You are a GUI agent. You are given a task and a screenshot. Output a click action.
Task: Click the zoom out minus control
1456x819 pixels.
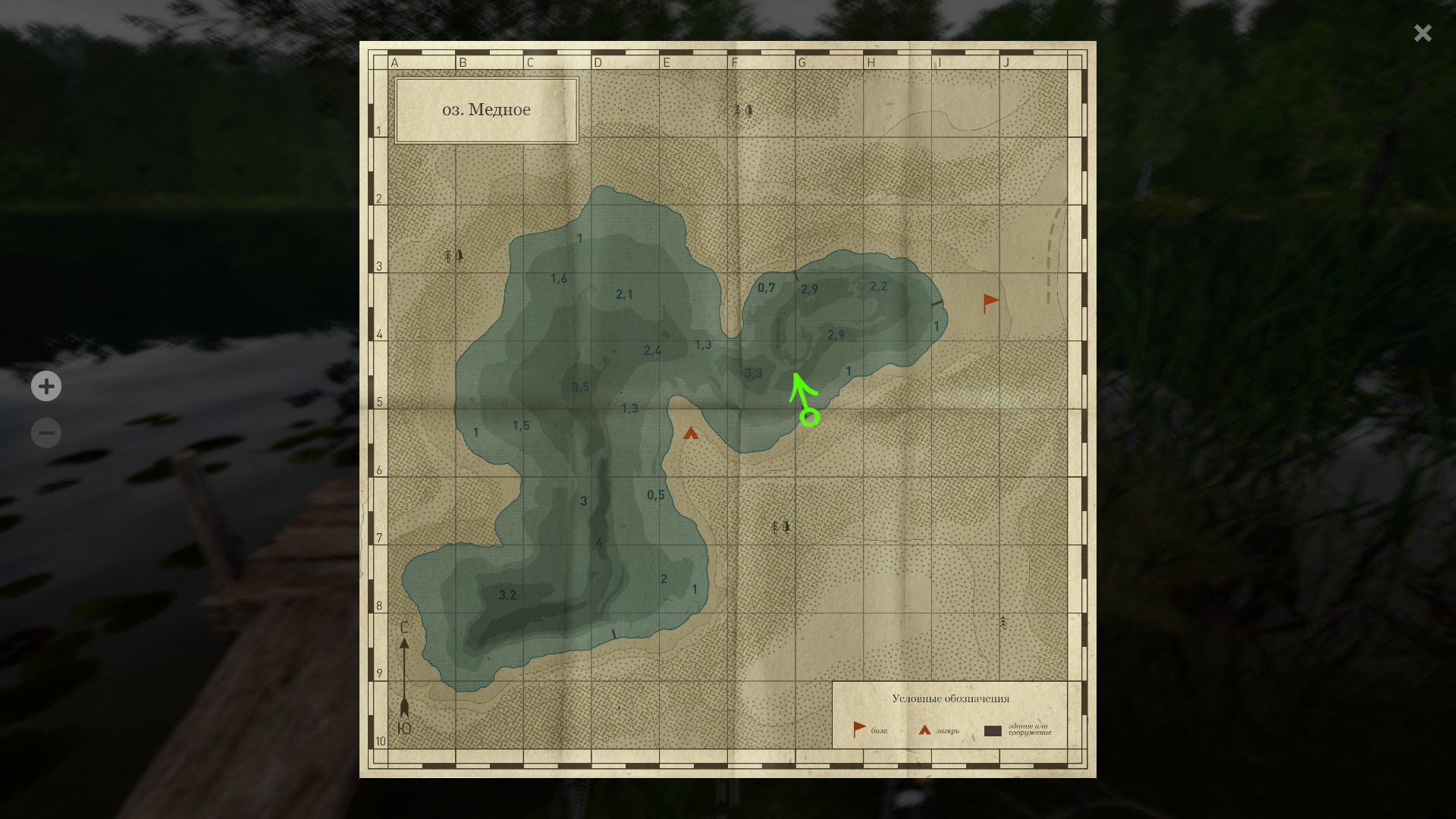[x=46, y=432]
